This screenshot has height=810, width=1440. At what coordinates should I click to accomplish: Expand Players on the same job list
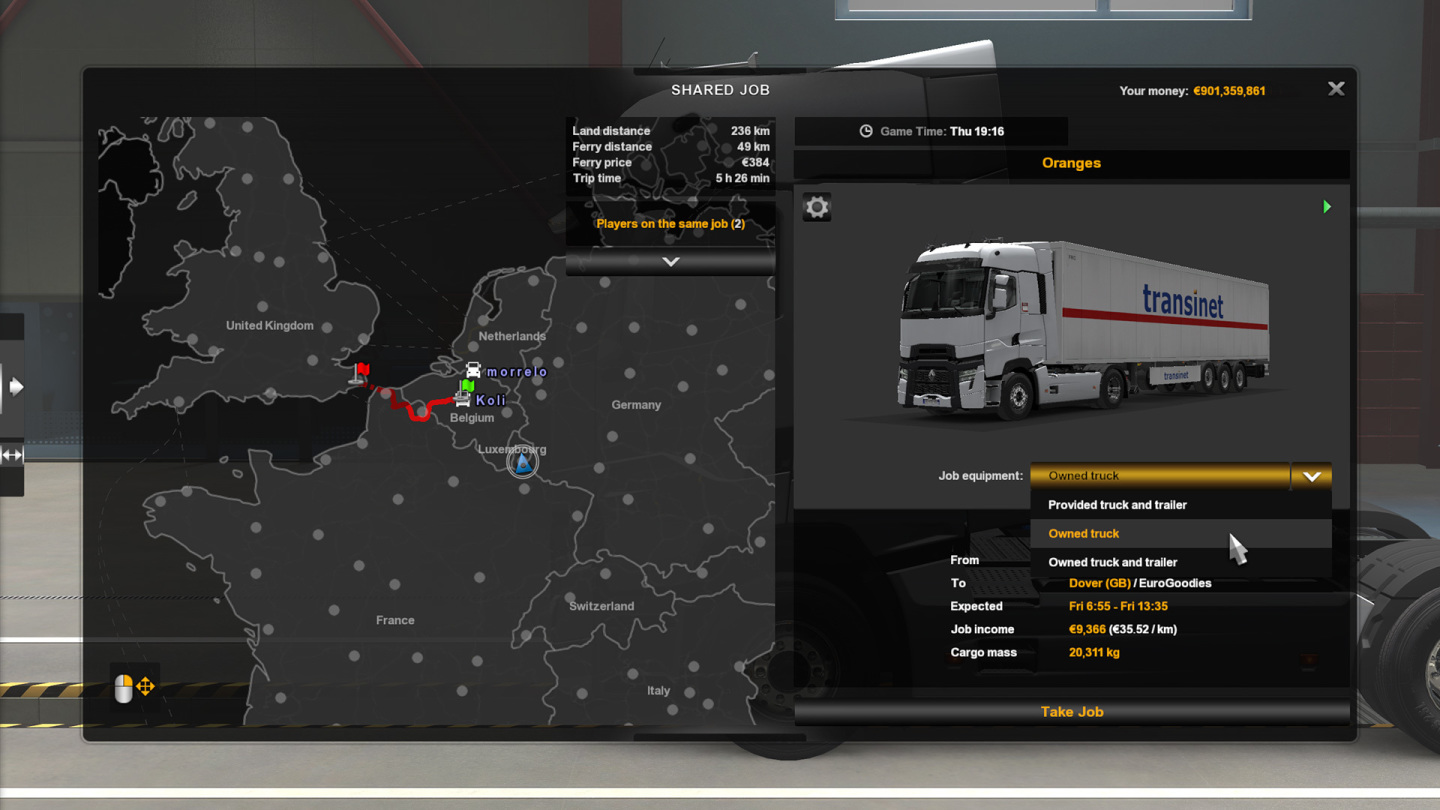670,261
